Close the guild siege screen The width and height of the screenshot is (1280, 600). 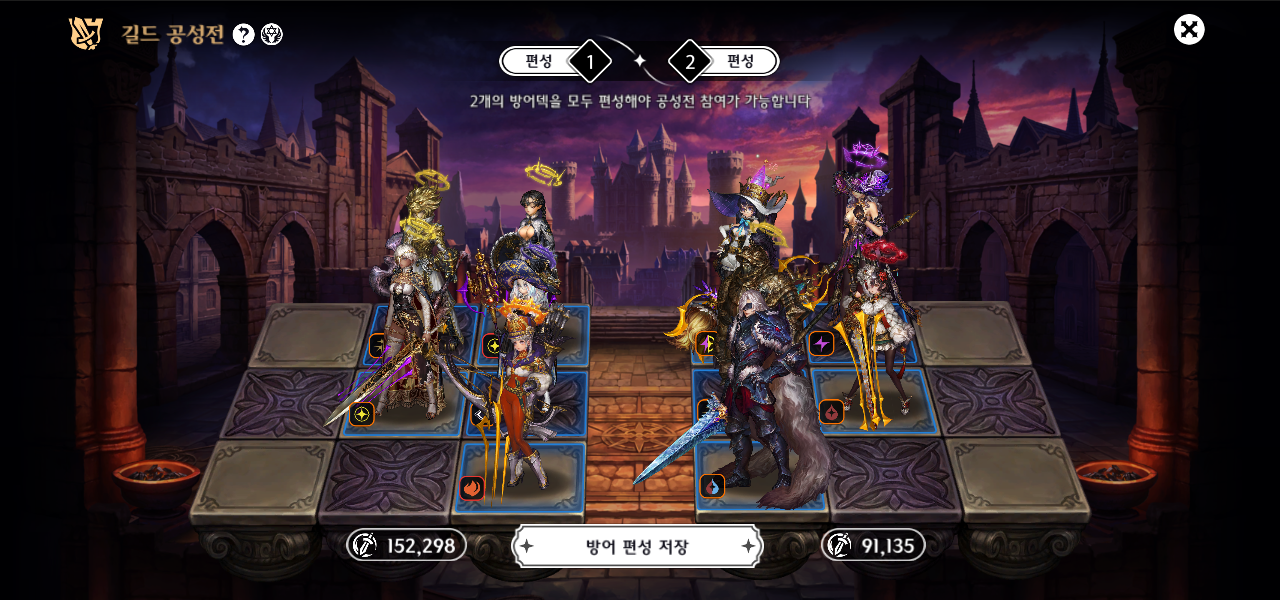tap(1189, 30)
